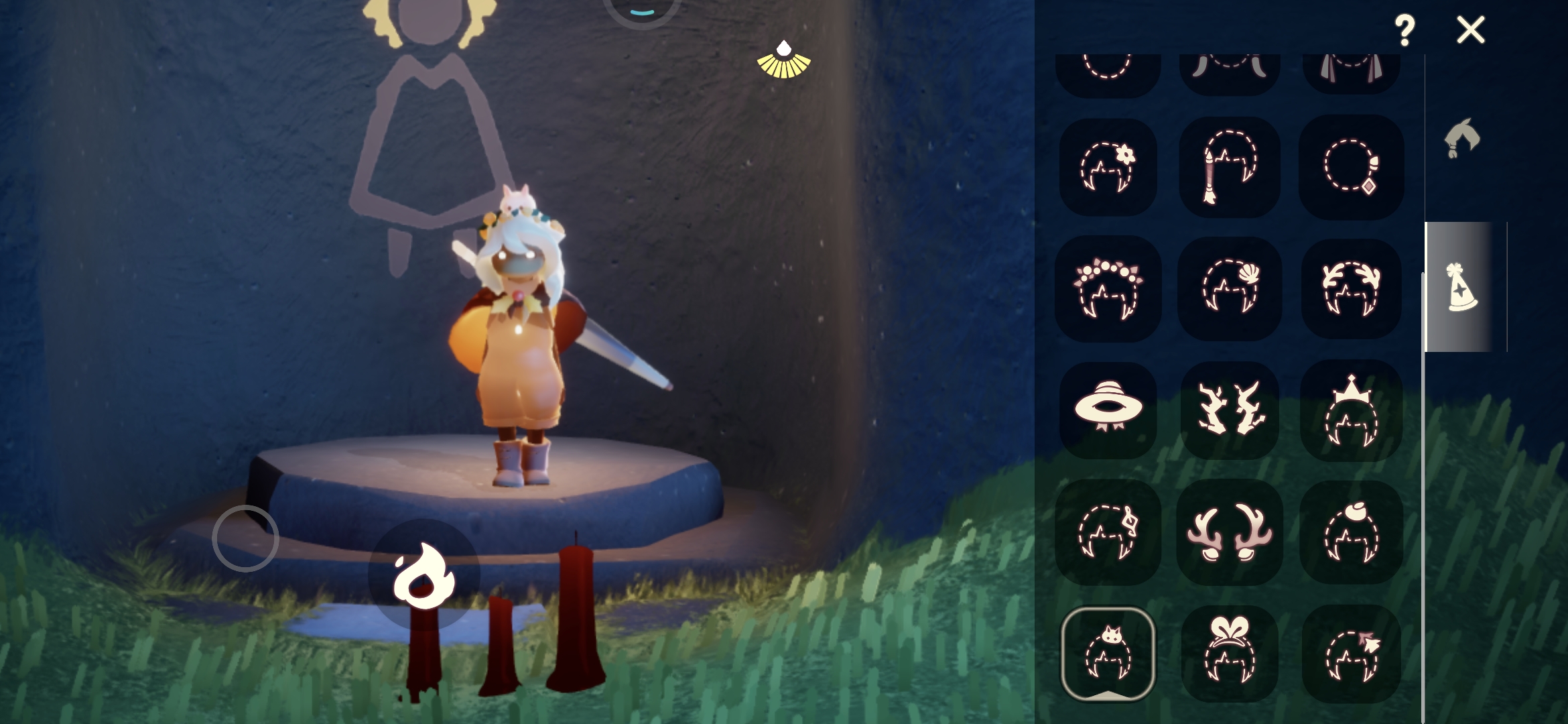Equip the single flower hair accessory

click(1108, 167)
